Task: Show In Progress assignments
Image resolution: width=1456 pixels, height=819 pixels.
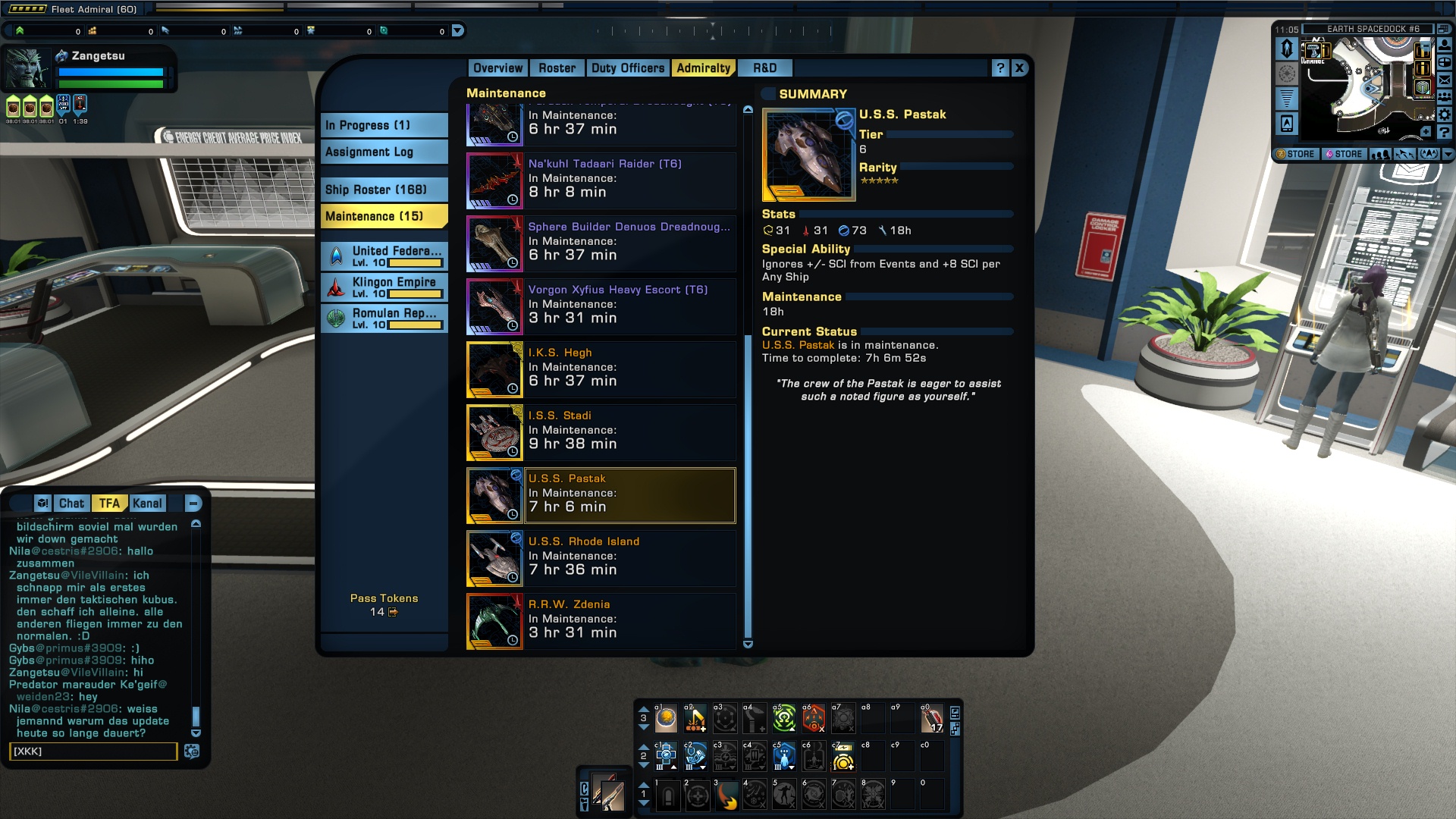Action: click(384, 125)
